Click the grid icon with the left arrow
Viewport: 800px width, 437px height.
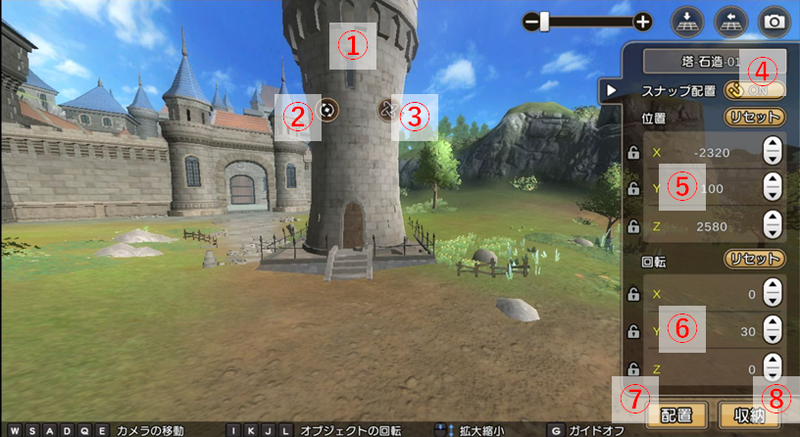click(730, 20)
